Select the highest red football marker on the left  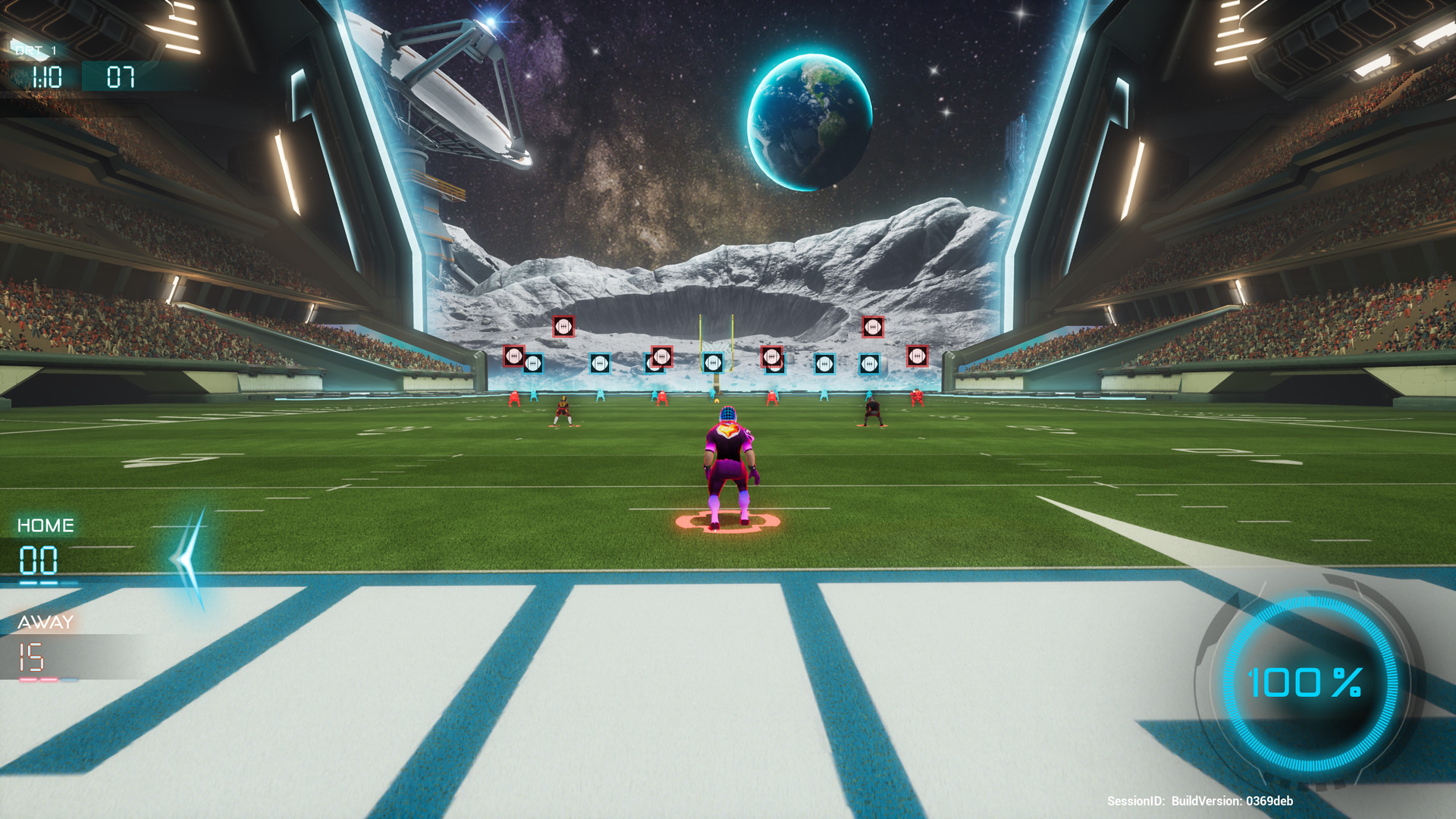563,327
